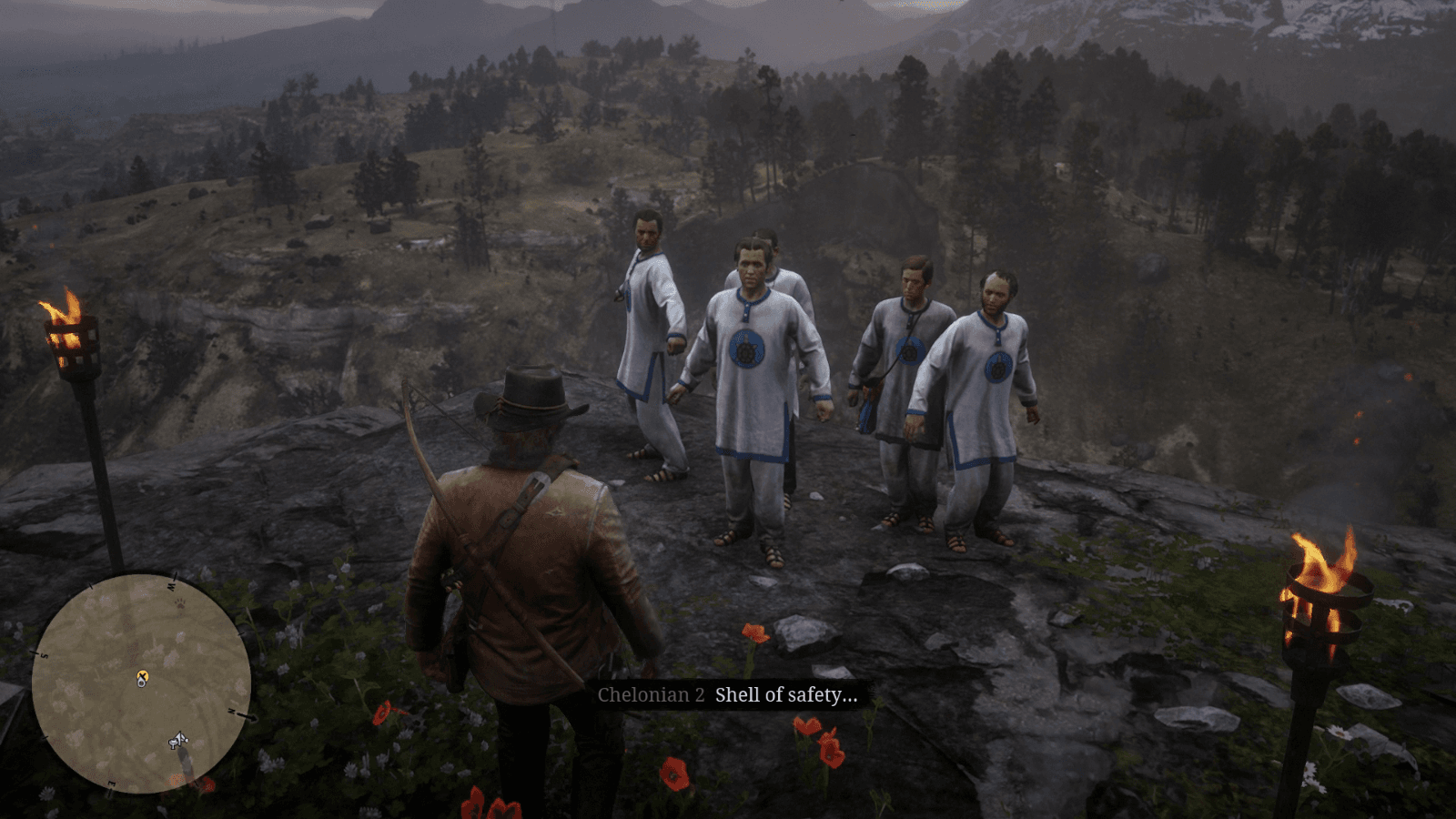Select the speaker name Chelonian 2
Viewport: 1456px width, 819px height.
pyautogui.click(x=651, y=694)
